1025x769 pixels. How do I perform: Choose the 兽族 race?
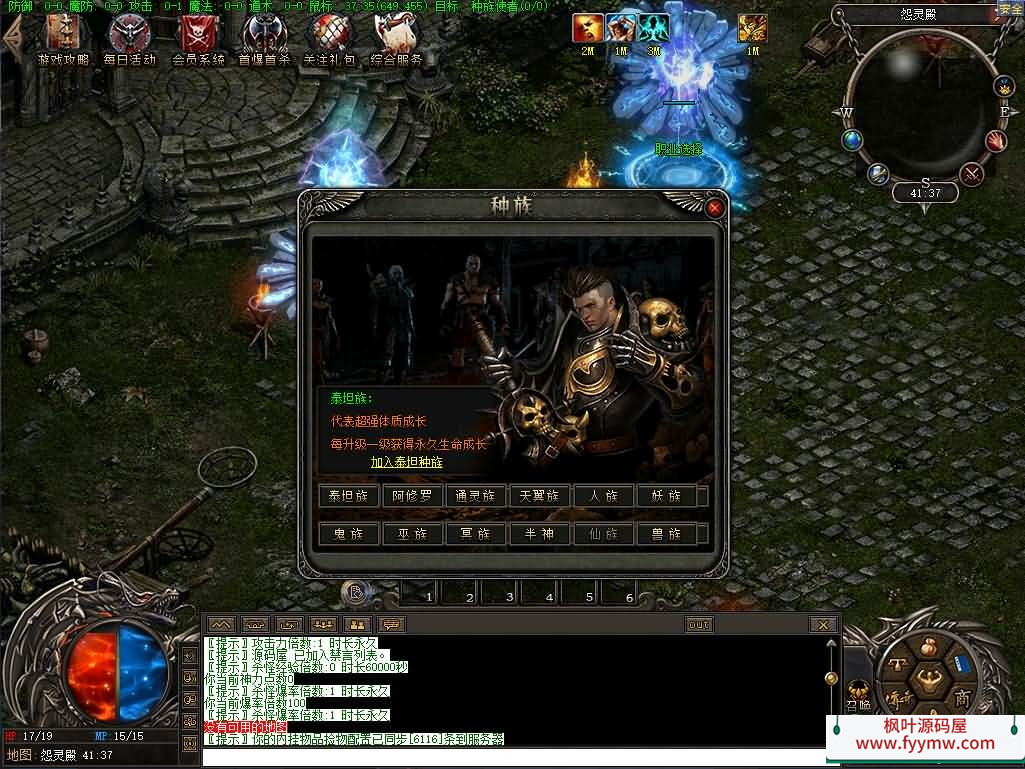click(667, 534)
